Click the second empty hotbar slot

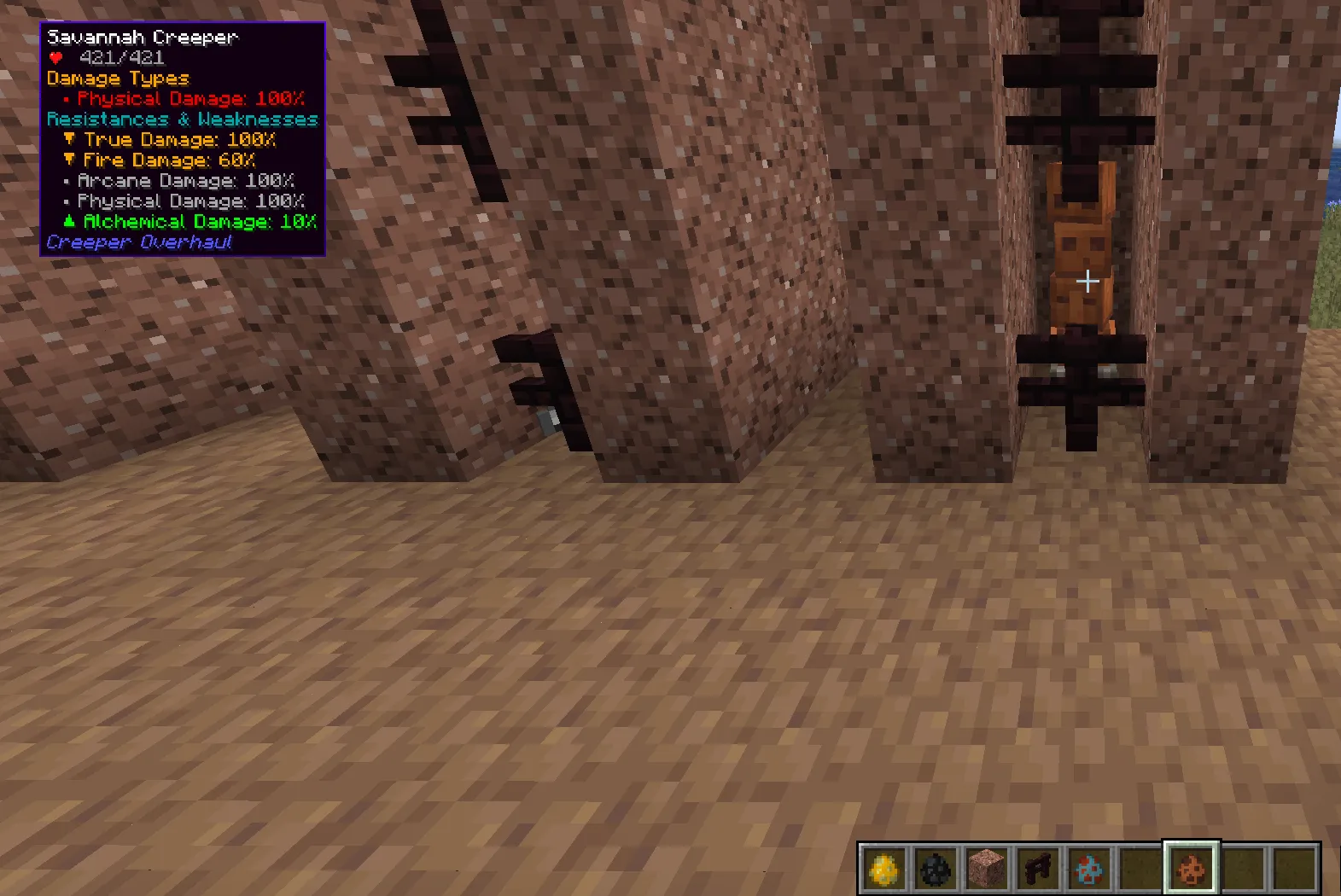(1243, 867)
